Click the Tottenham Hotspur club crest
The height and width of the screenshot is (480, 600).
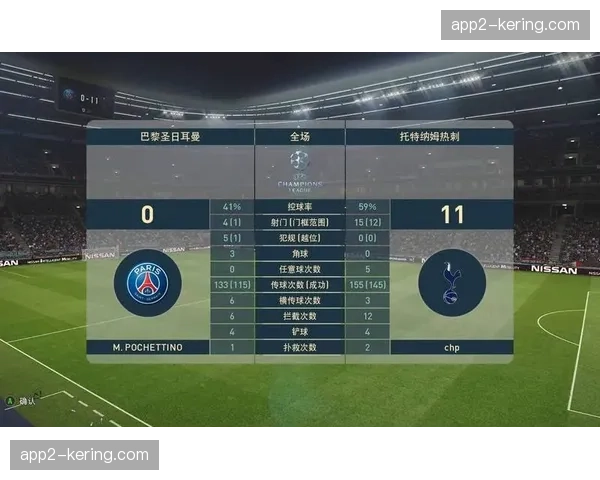451,283
